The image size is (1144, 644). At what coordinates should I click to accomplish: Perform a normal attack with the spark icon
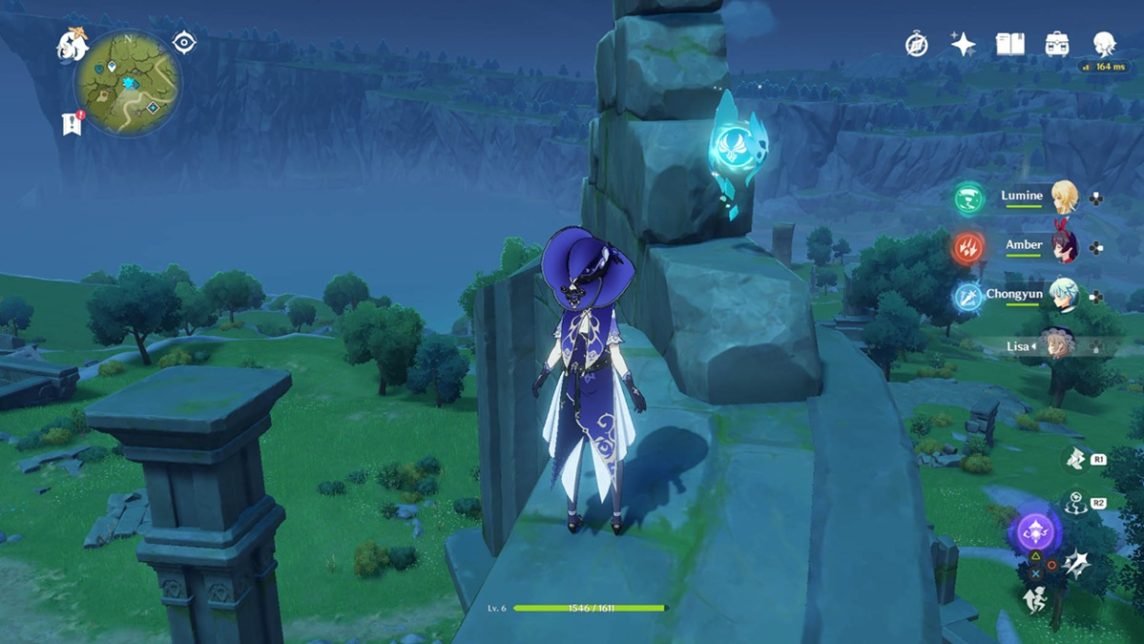click(1077, 563)
